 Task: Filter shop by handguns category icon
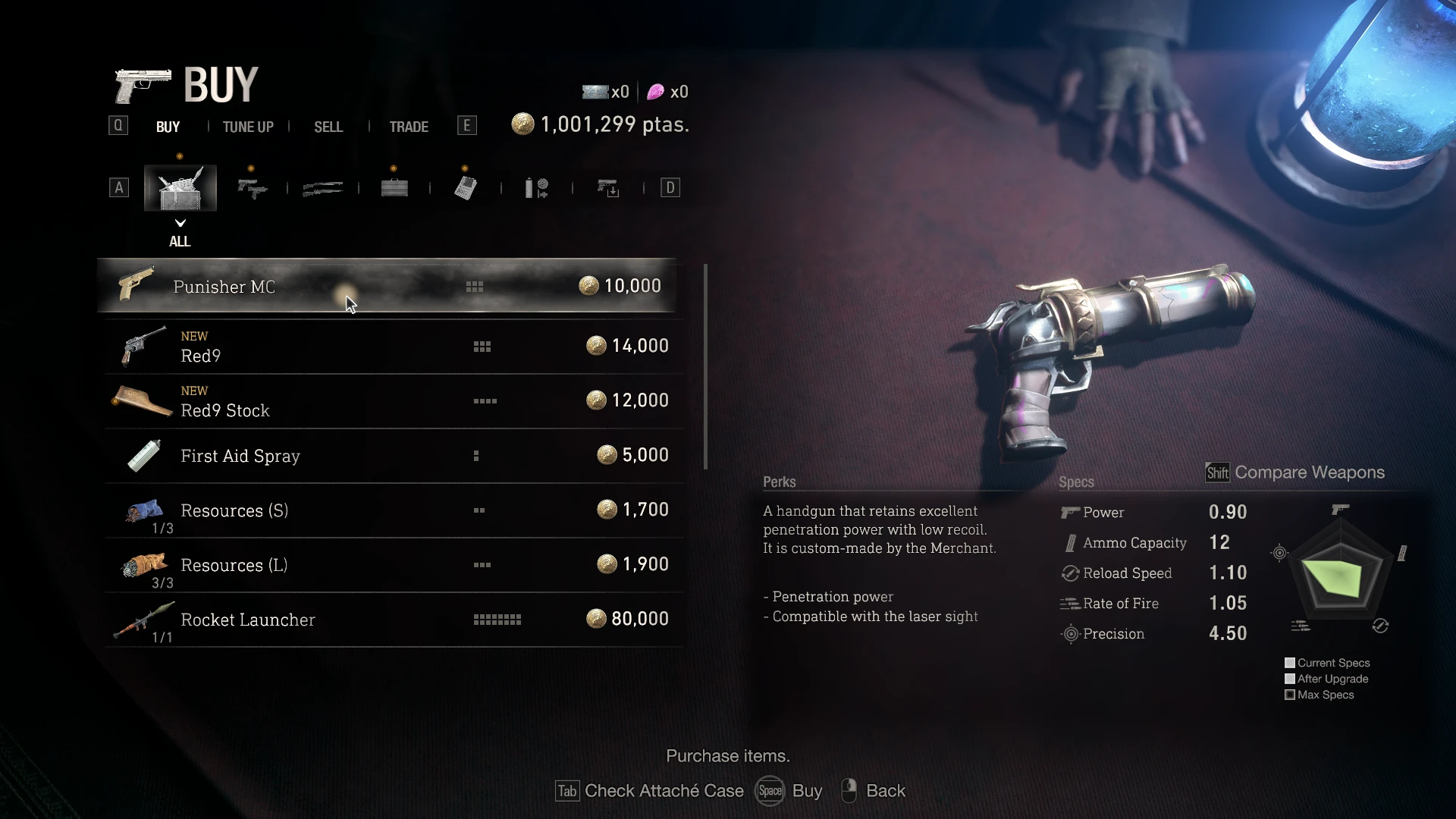click(x=252, y=187)
